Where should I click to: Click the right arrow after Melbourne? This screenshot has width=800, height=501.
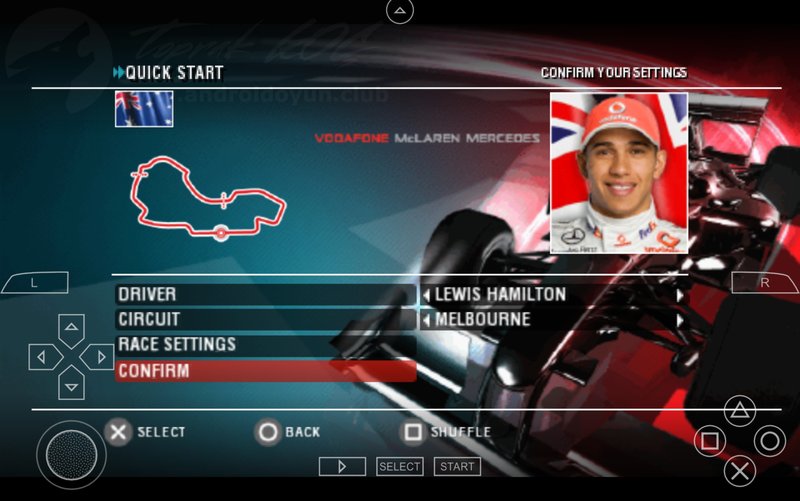point(679,321)
